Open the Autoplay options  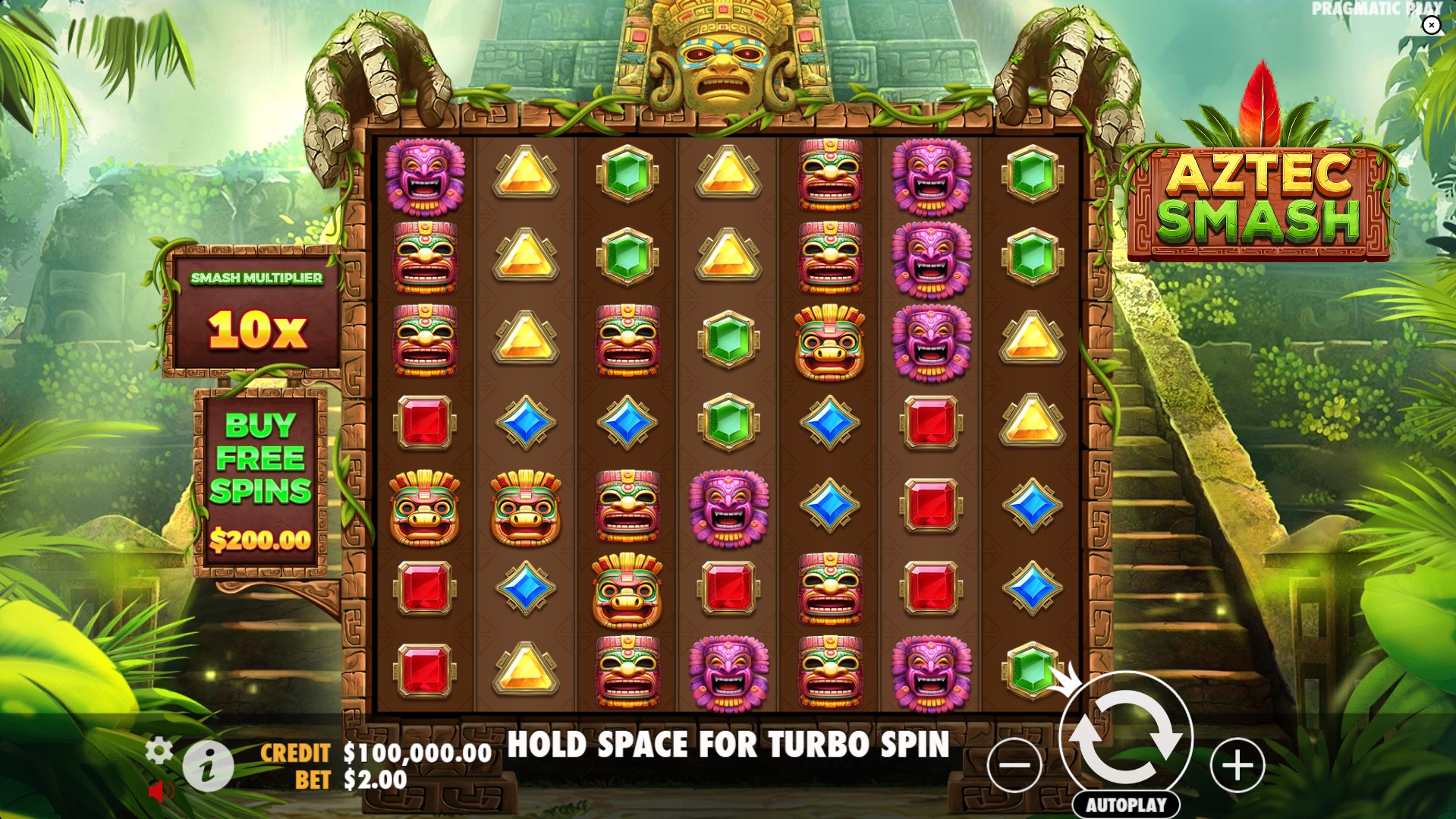coord(1126,805)
